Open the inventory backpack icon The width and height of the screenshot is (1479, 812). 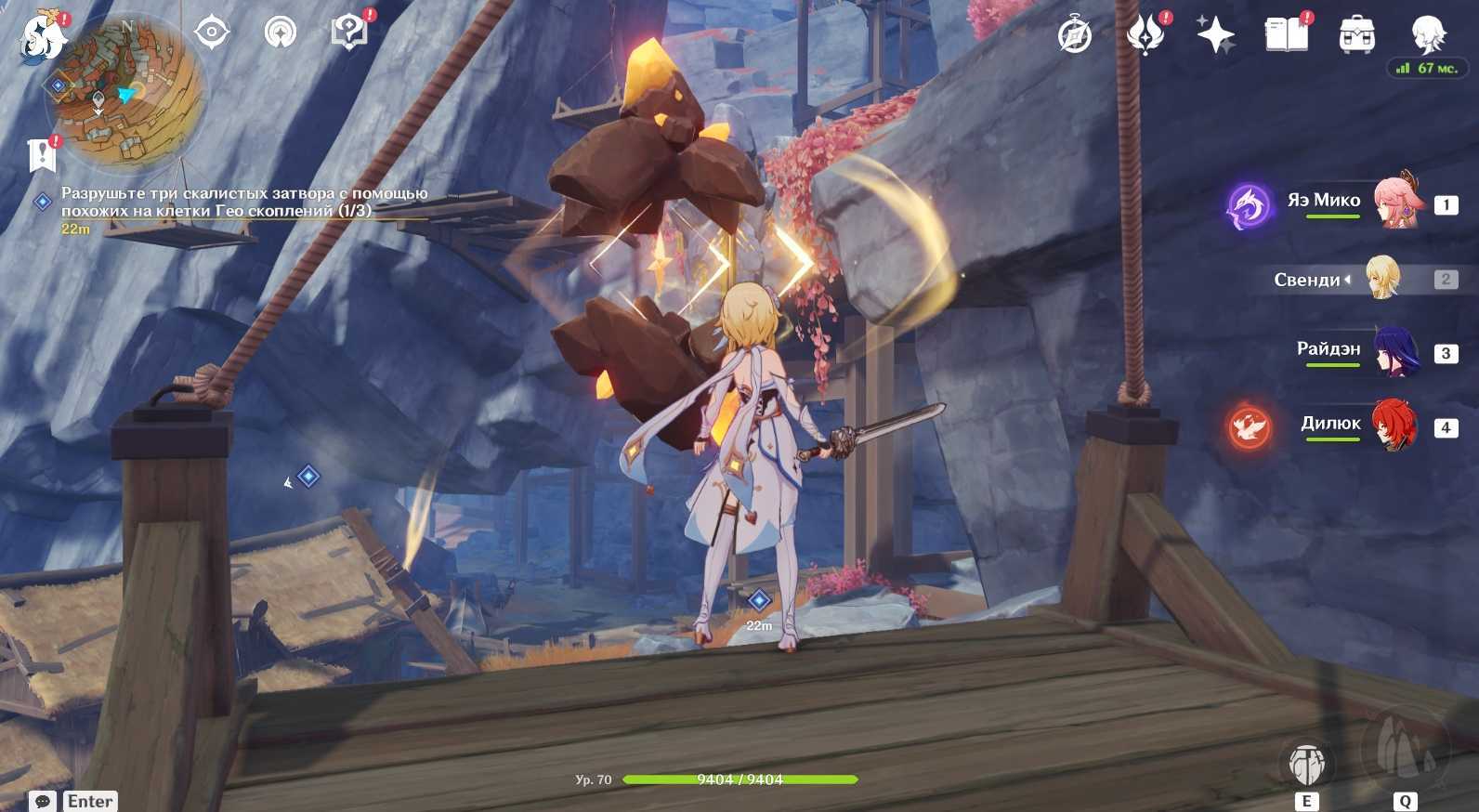(1356, 35)
